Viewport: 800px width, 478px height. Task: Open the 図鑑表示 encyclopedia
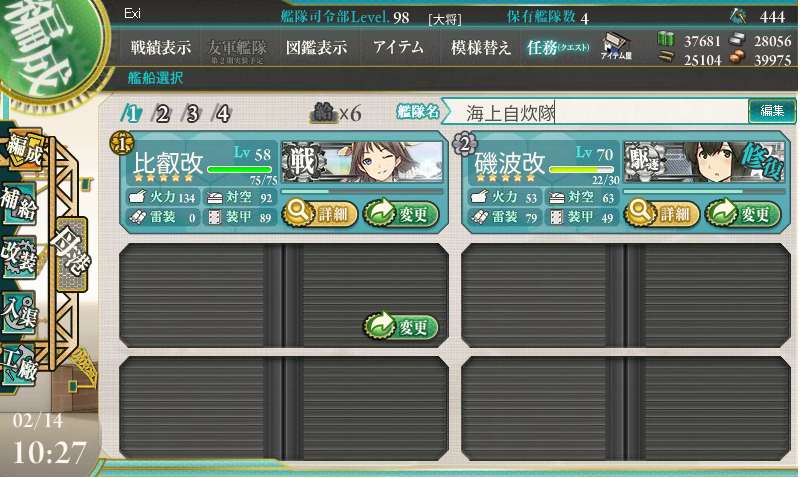click(316, 47)
